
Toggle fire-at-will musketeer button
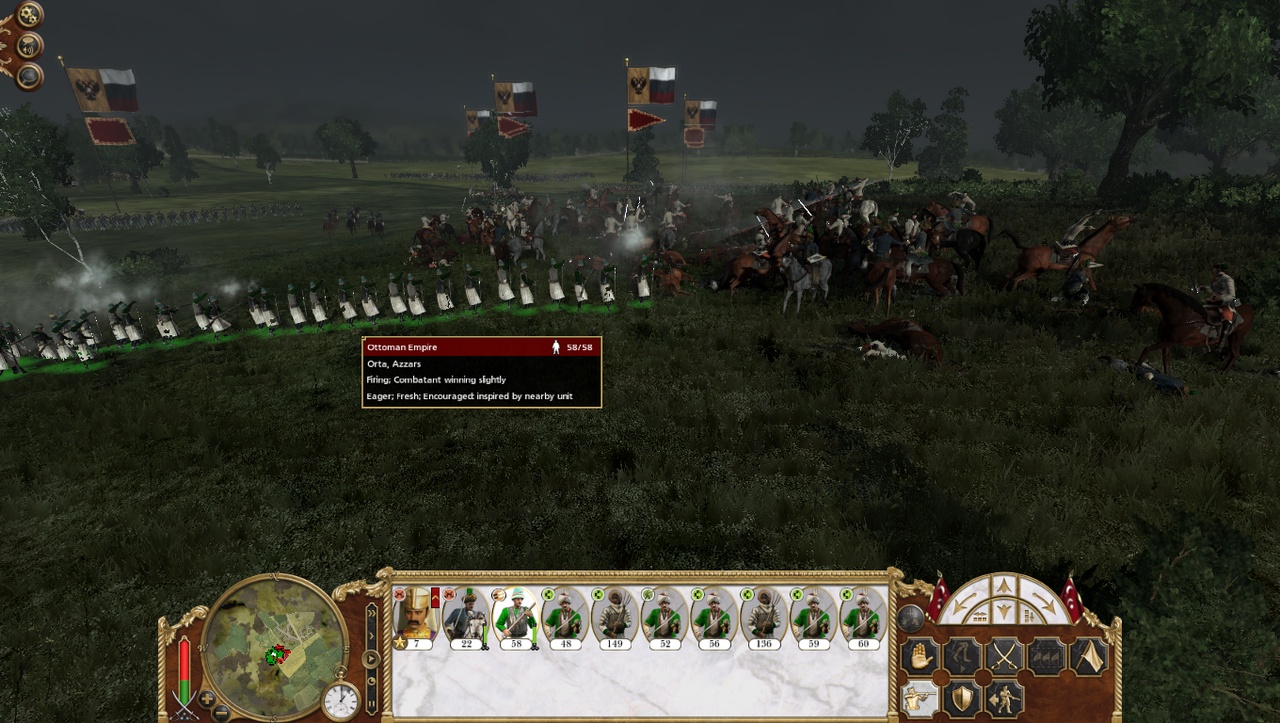[920, 698]
